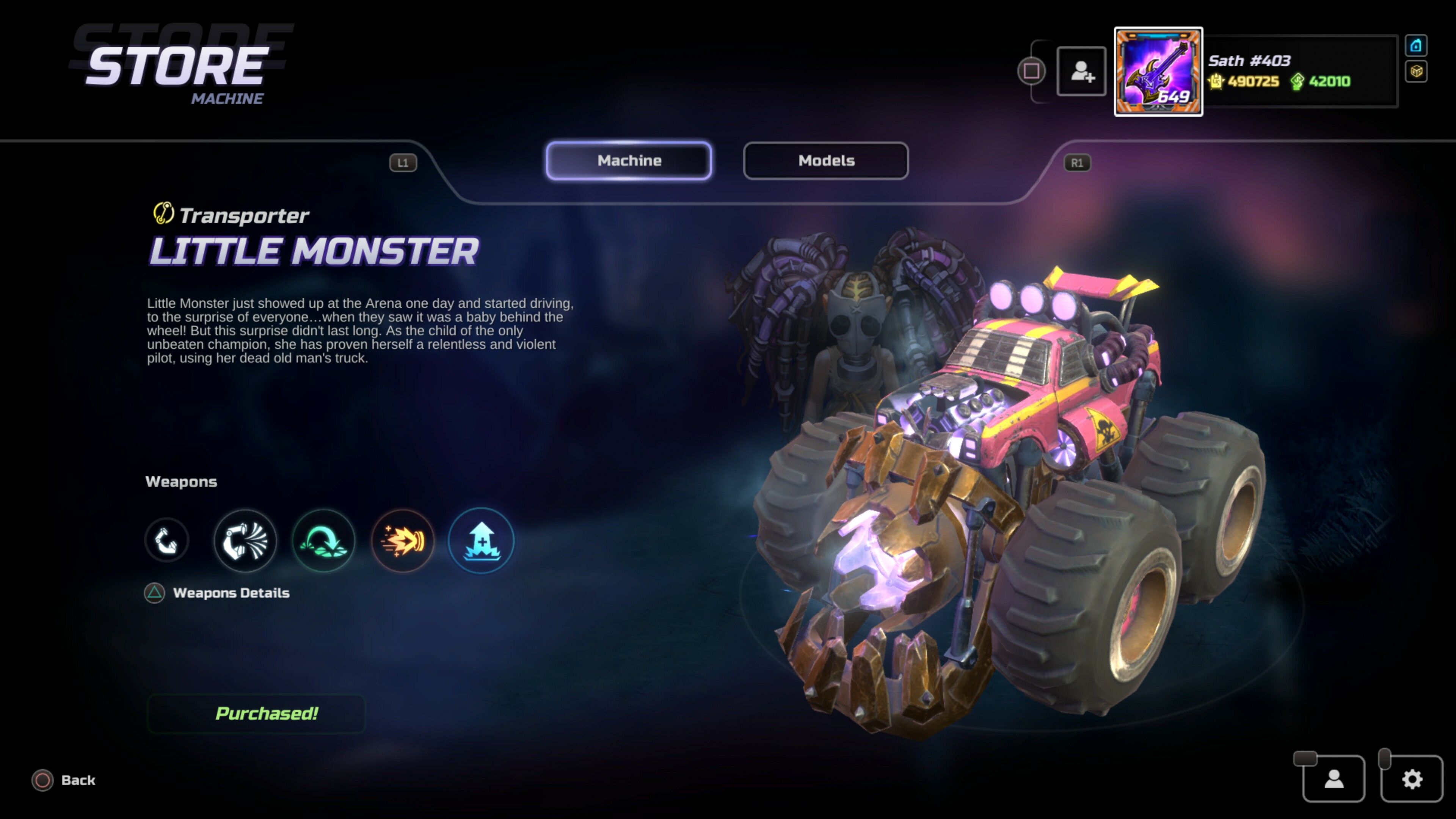Open the gear settings button
1456x819 pixels.
coord(1411,779)
